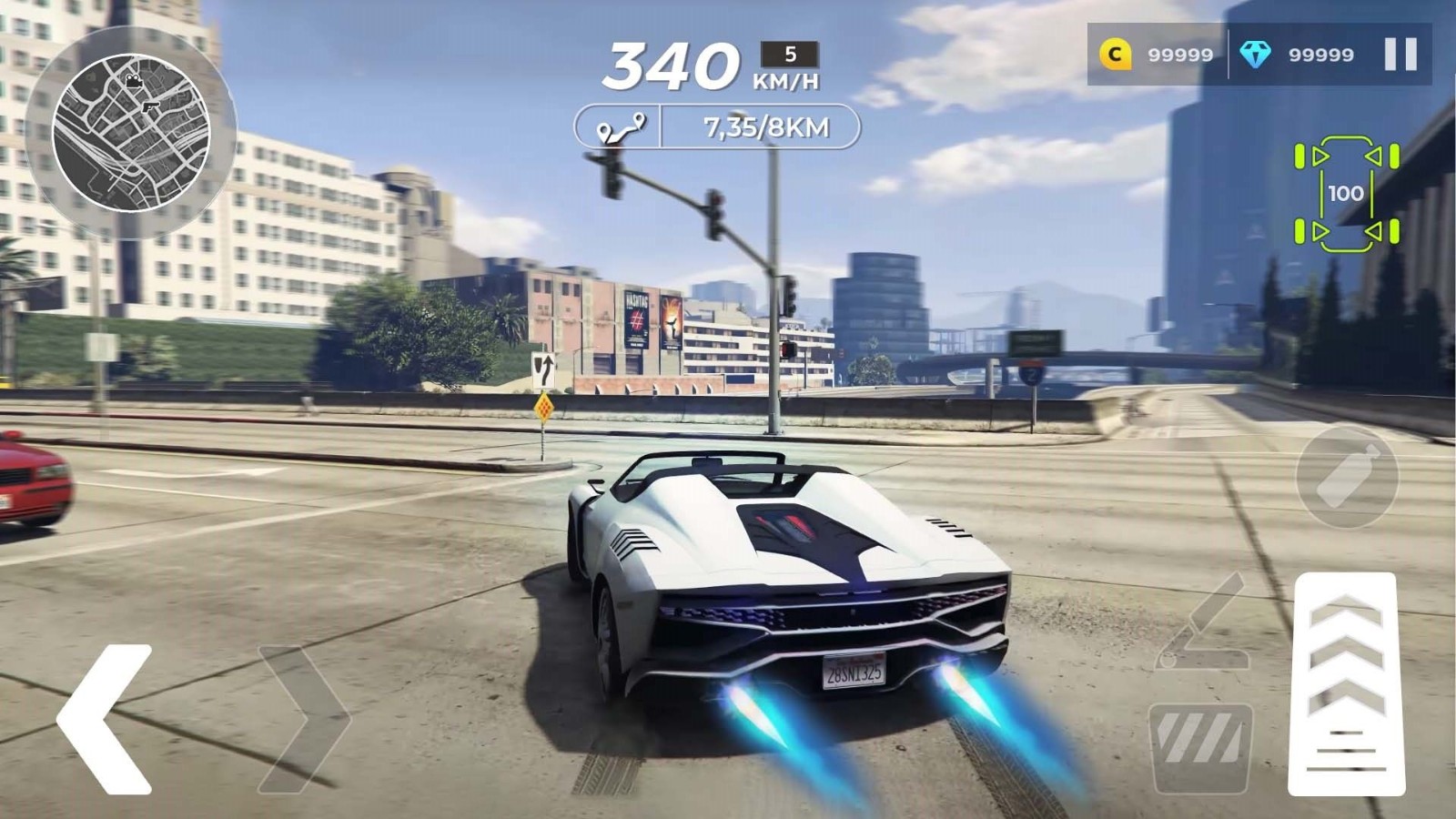Select the gear indicator showing 5
The width and height of the screenshot is (1456, 819).
tap(788, 55)
